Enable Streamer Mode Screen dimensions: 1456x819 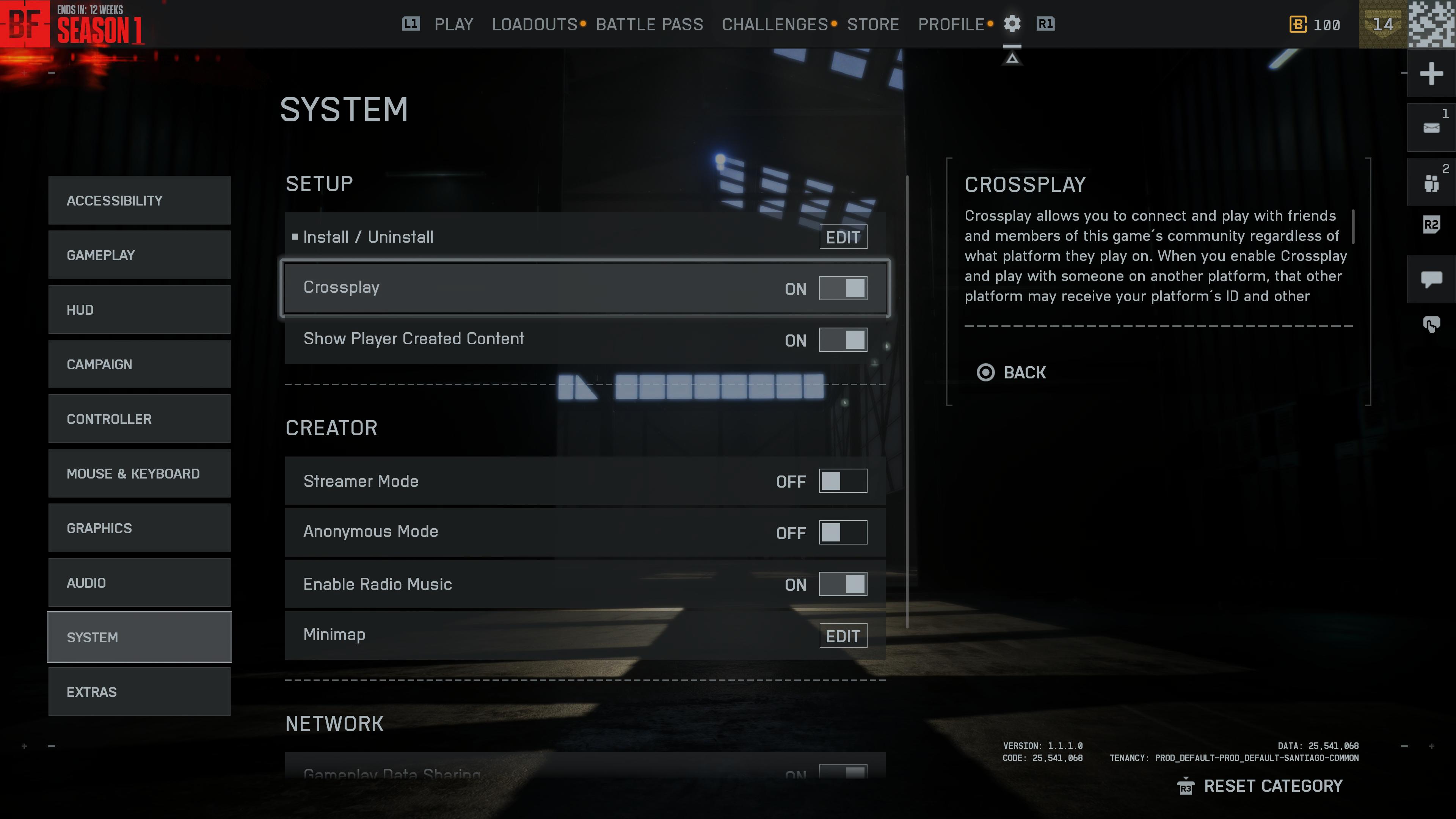tap(843, 481)
